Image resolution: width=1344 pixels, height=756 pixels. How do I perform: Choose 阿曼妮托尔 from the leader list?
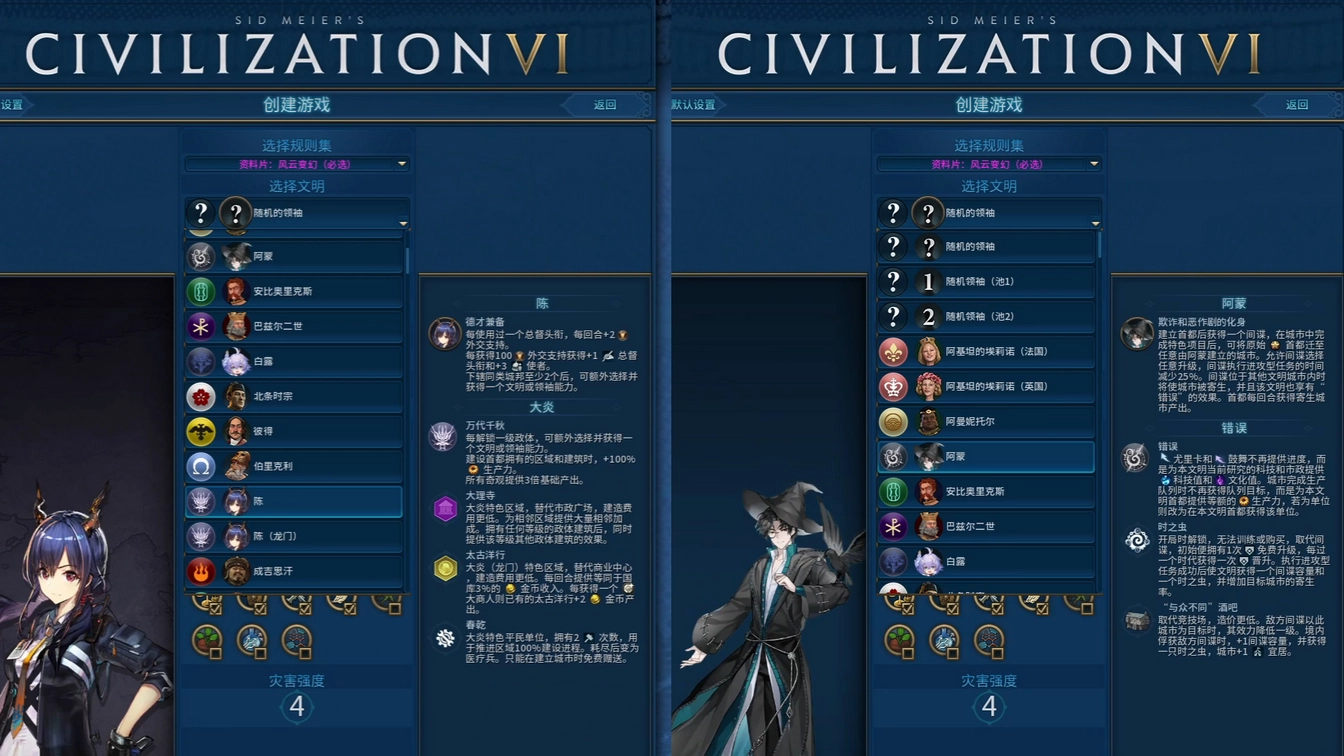986,422
